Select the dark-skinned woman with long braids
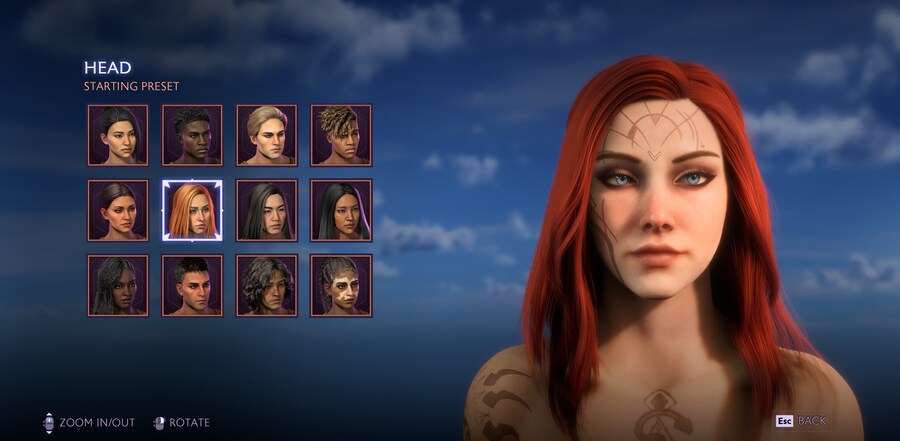This screenshot has width=900, height=441. (x=118, y=285)
